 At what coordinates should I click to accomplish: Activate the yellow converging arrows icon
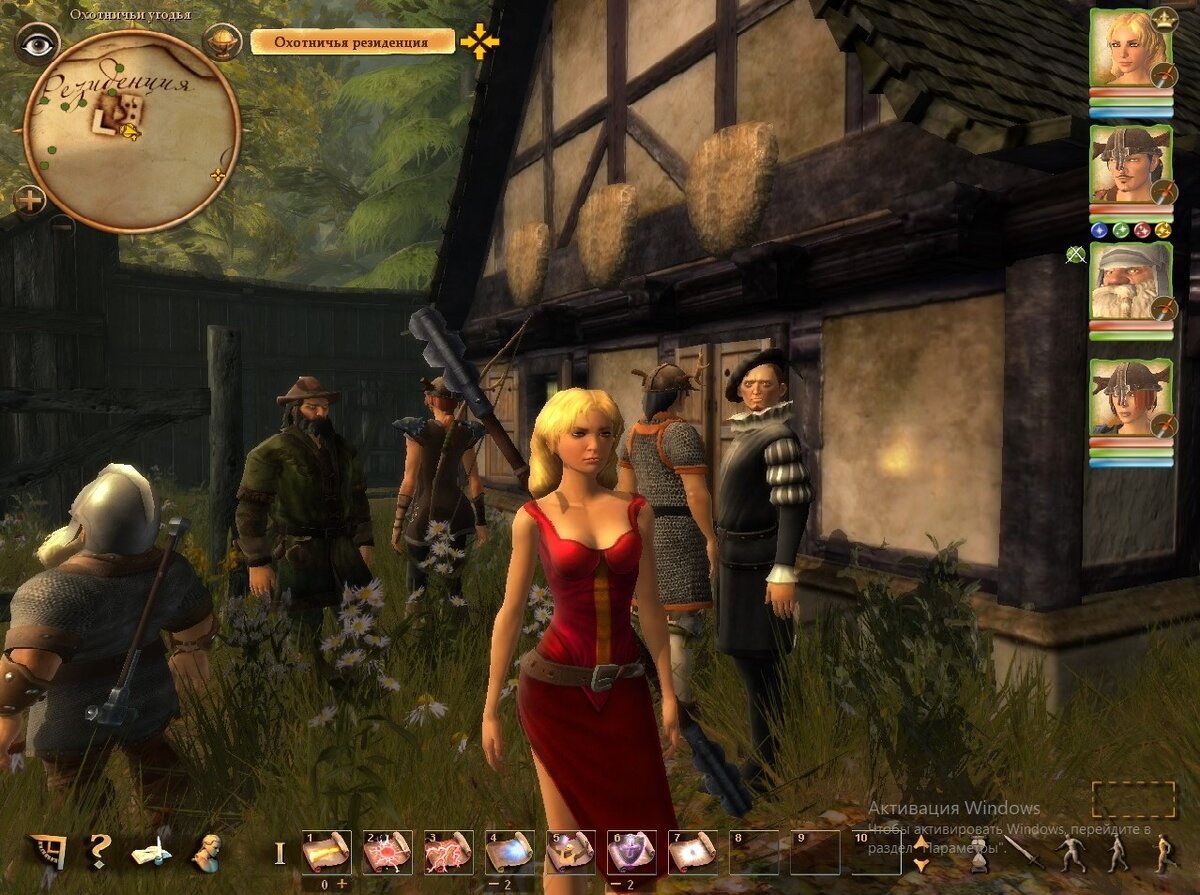click(480, 42)
